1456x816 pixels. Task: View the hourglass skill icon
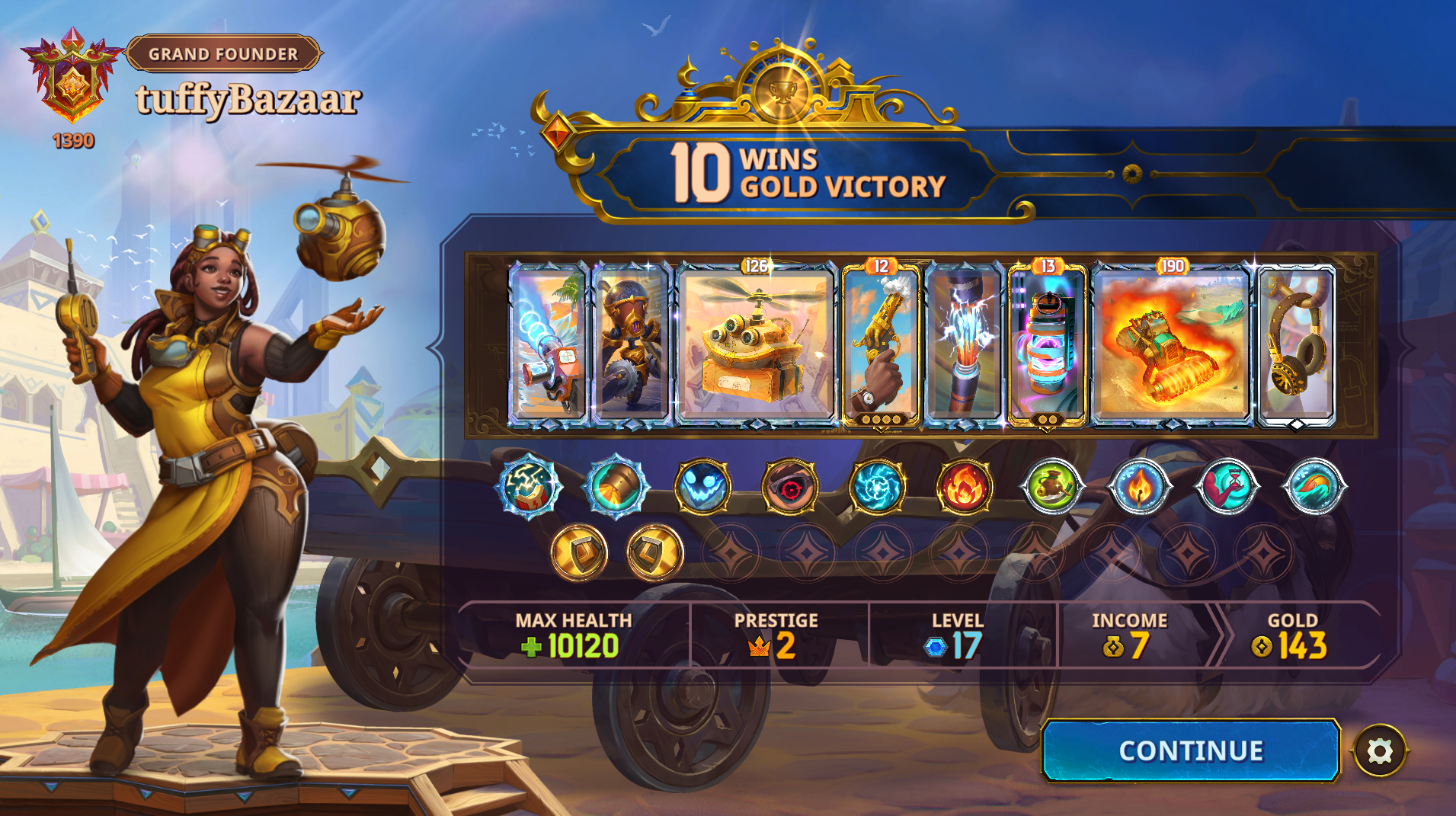tap(1227, 486)
